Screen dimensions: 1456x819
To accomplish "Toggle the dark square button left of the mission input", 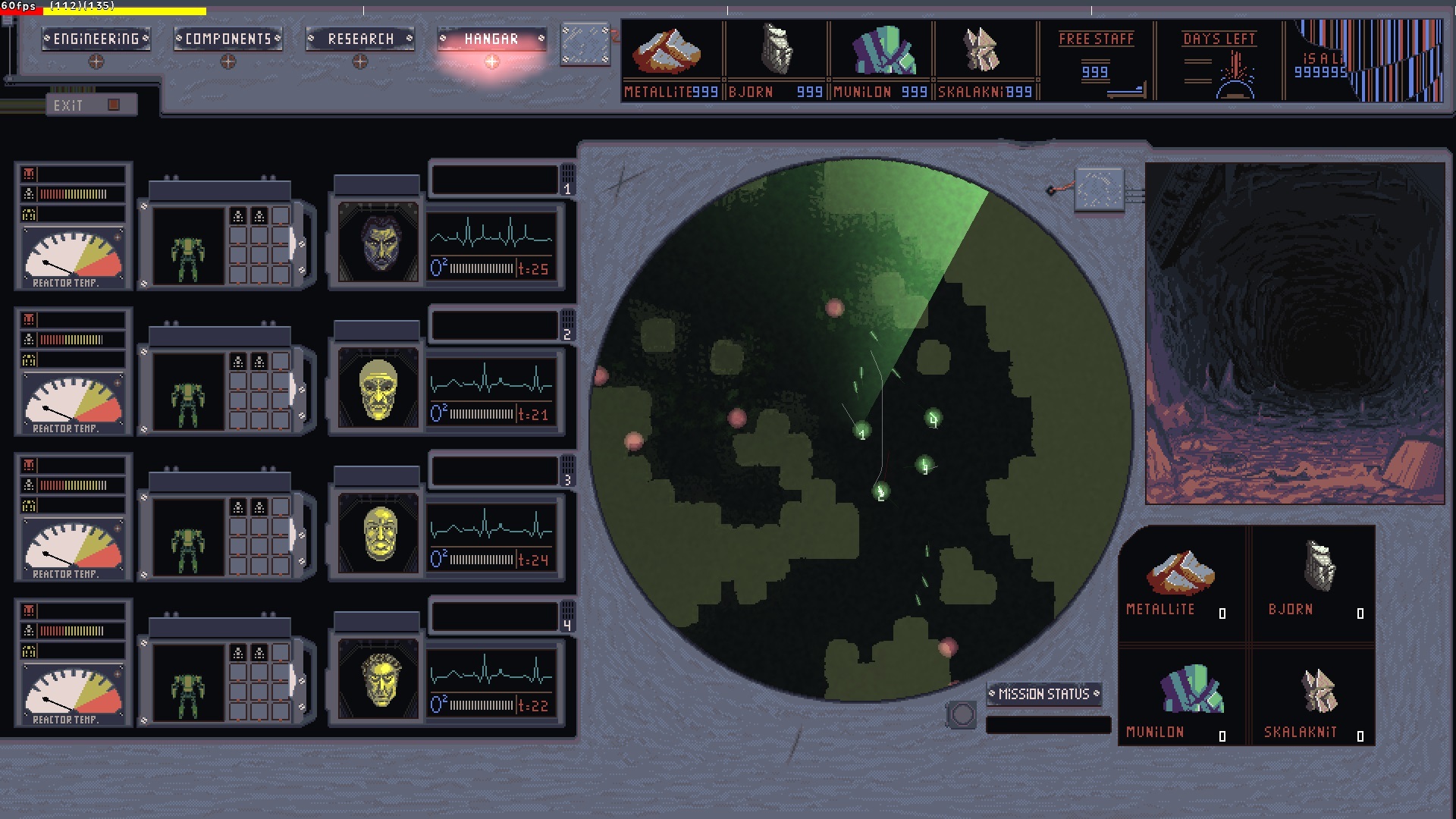I will (x=965, y=713).
